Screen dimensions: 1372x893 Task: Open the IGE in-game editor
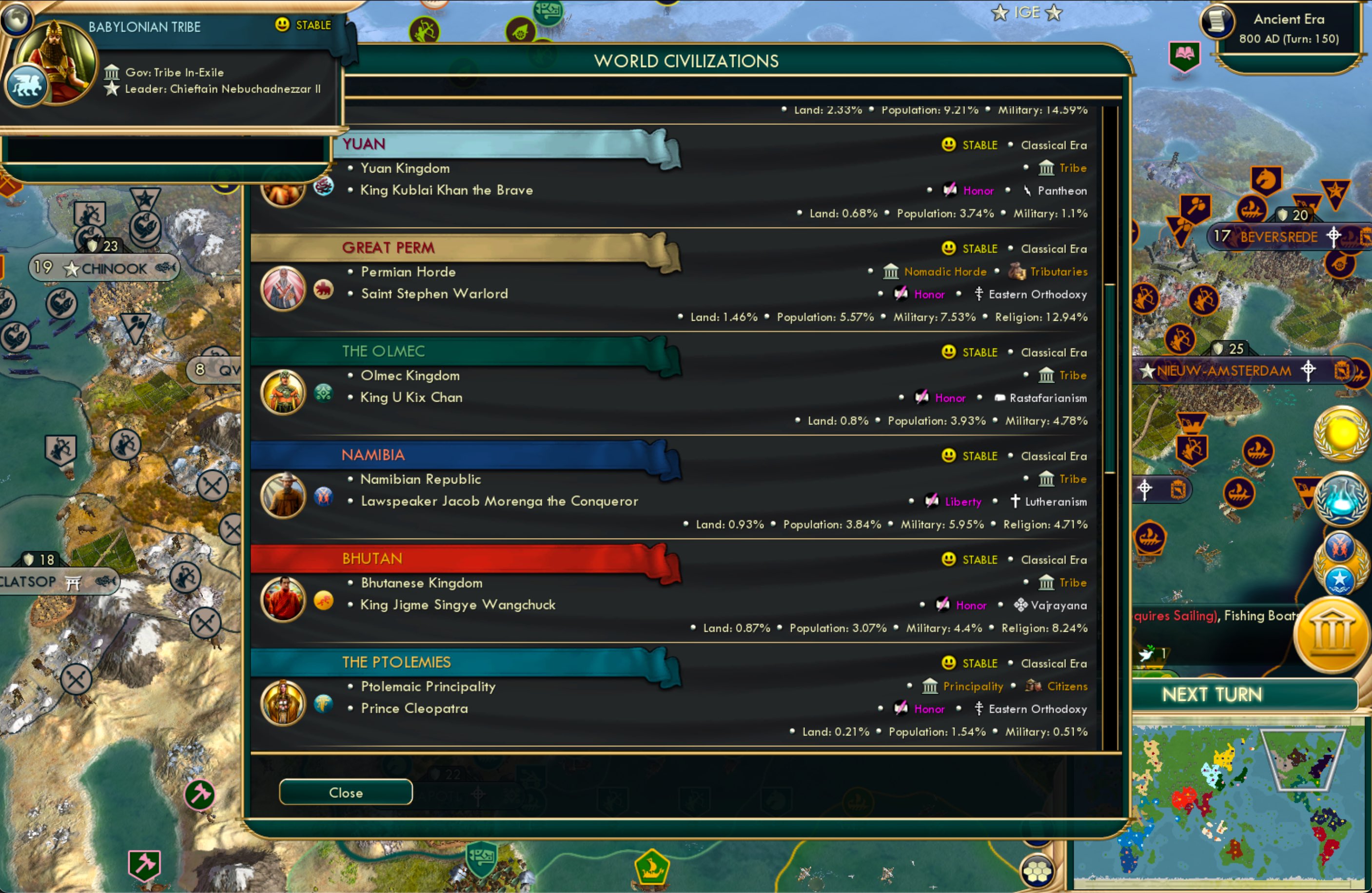[x=1026, y=13]
